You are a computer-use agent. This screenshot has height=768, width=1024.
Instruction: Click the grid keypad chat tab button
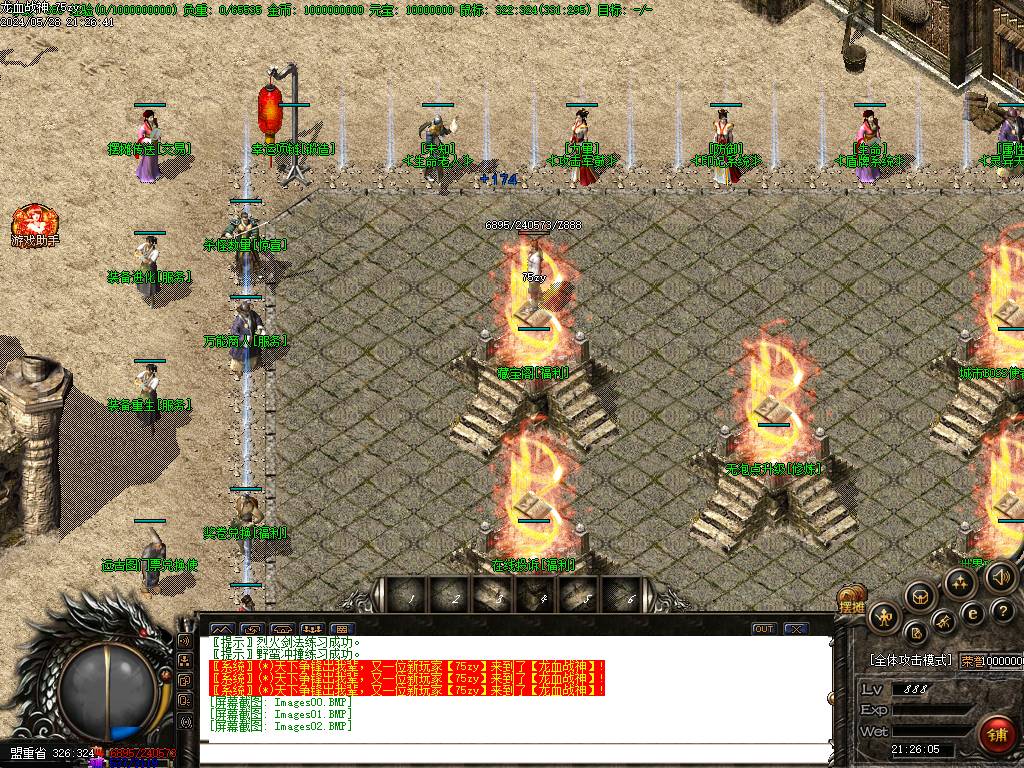pos(344,629)
